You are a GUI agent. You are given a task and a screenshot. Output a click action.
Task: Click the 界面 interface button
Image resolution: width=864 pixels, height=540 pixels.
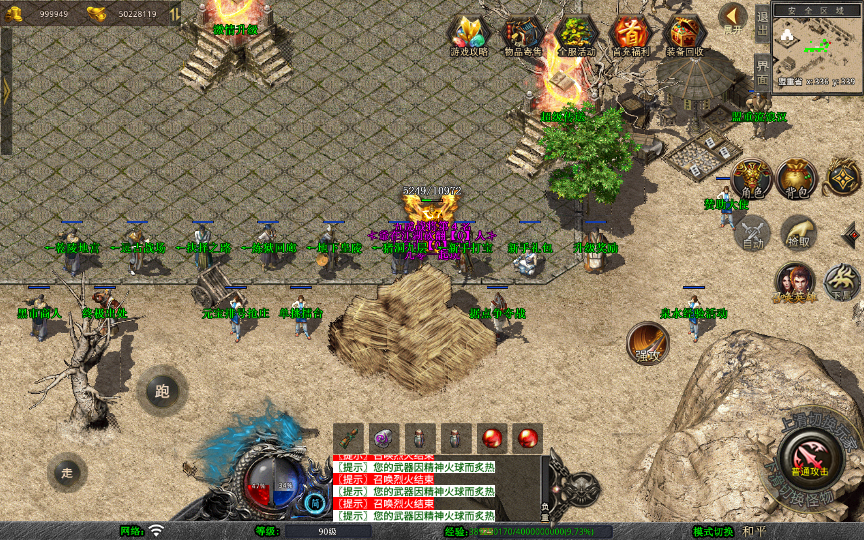762,70
